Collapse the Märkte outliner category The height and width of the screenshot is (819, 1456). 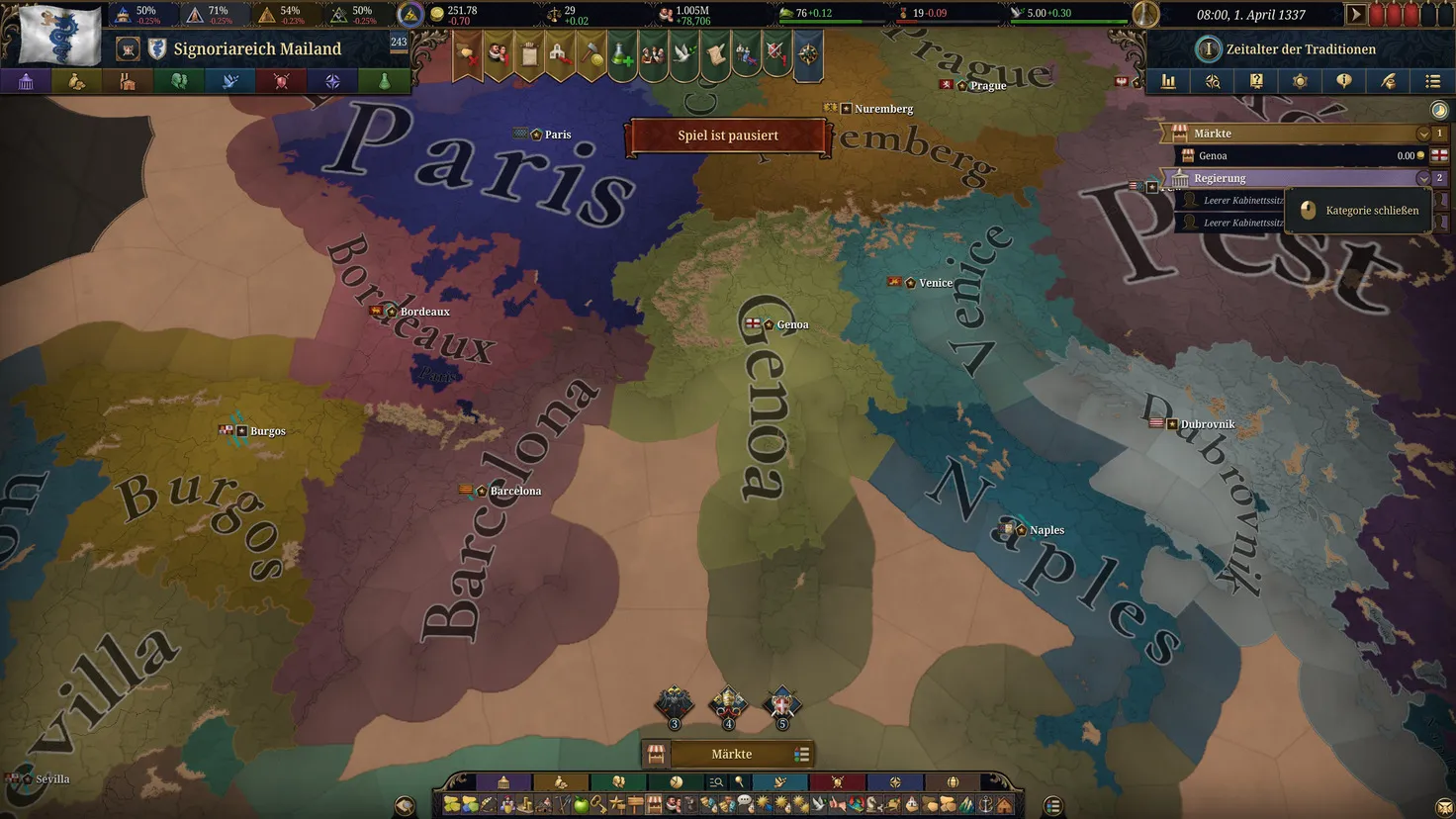point(1422,134)
